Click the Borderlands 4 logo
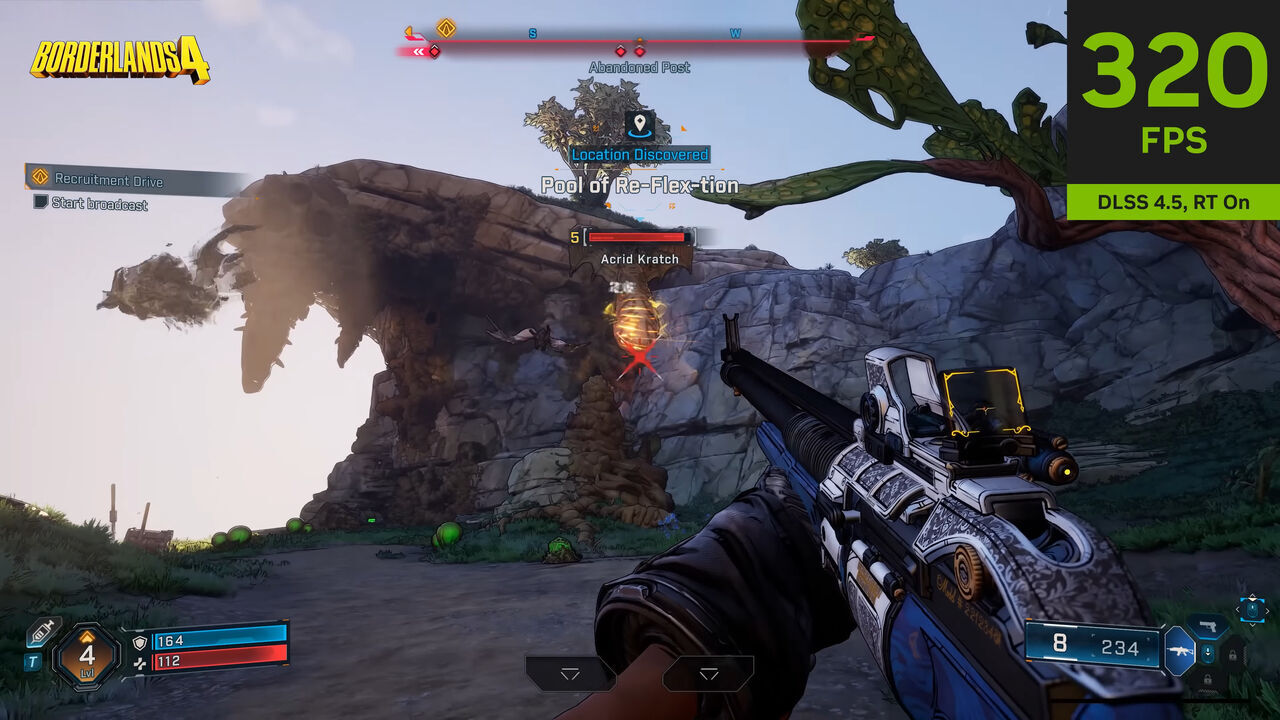This screenshot has height=720, width=1280. tap(120, 60)
